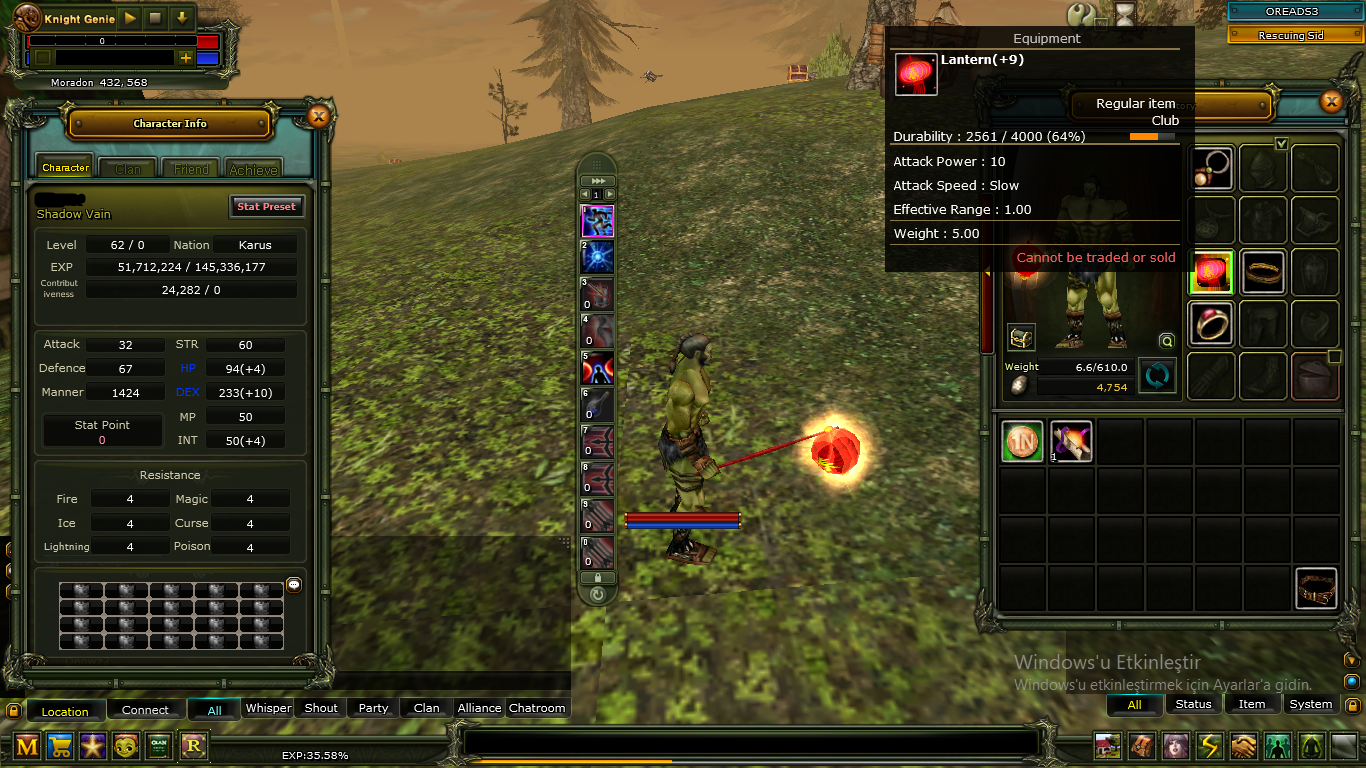Select the Party chat tab
The image size is (1366, 768).
click(x=373, y=708)
